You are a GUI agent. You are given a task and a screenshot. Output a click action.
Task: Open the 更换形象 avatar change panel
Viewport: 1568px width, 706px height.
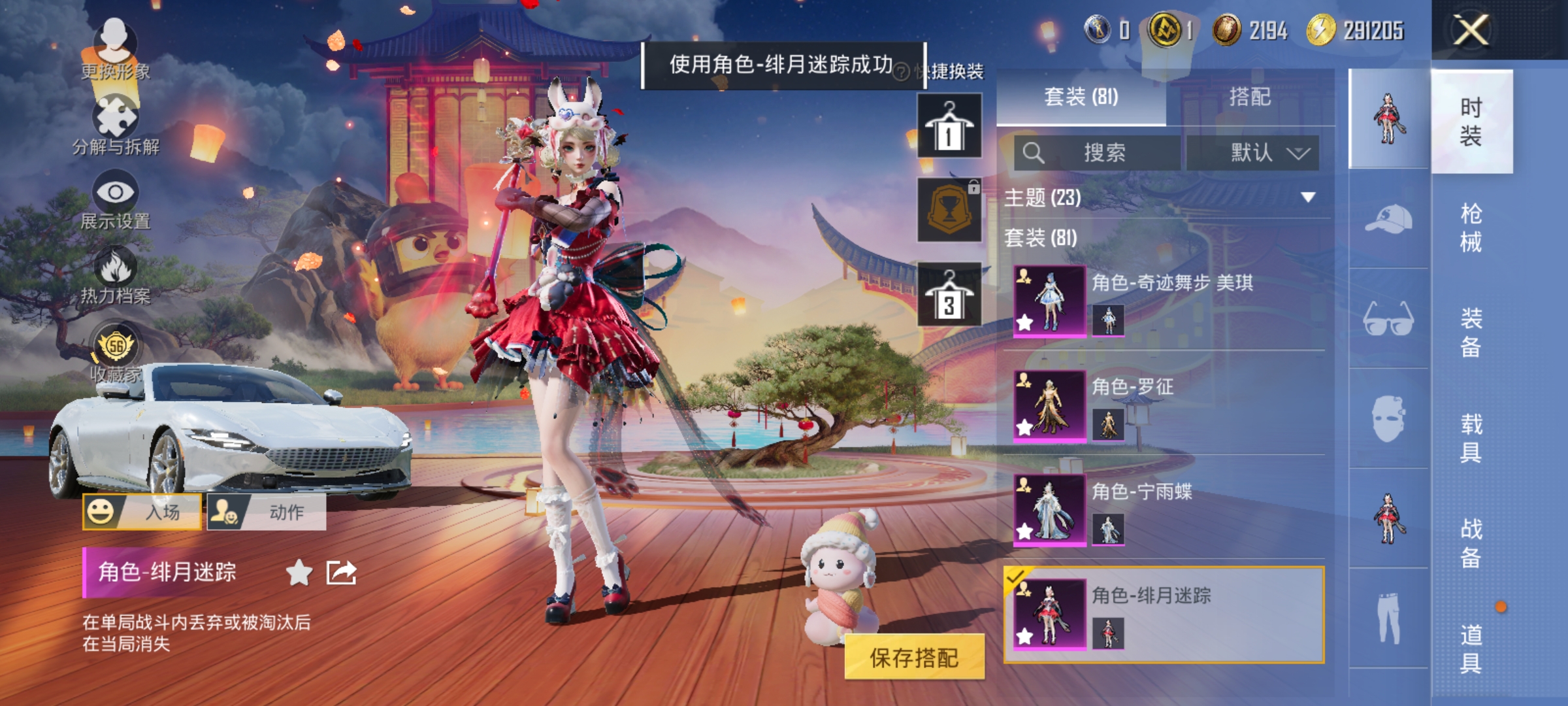coord(114,46)
